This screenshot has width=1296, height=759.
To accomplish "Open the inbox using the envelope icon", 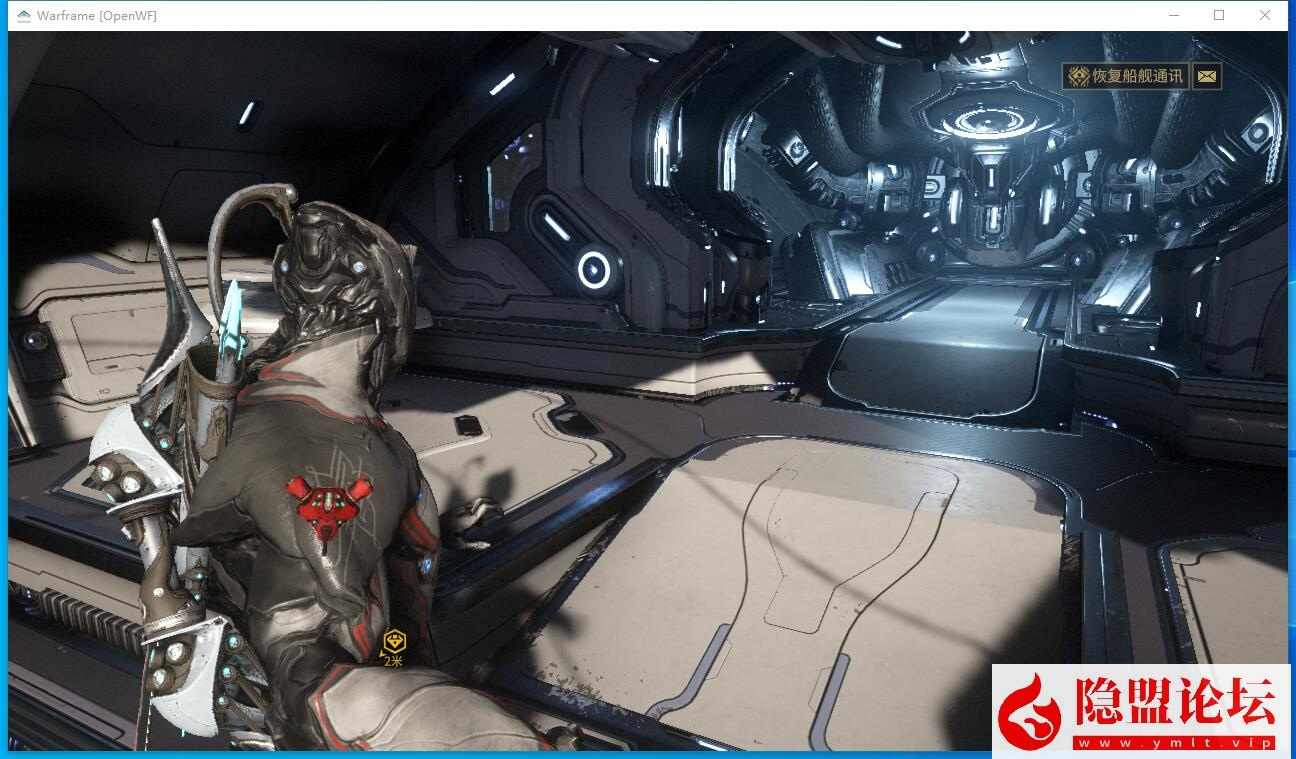I will [1207, 76].
